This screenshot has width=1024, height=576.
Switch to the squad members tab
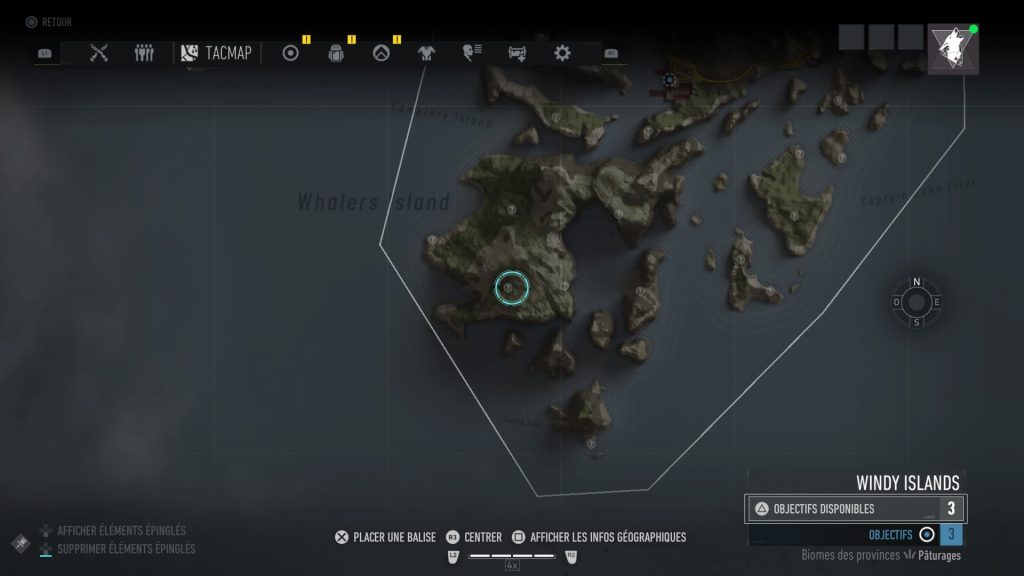144,53
